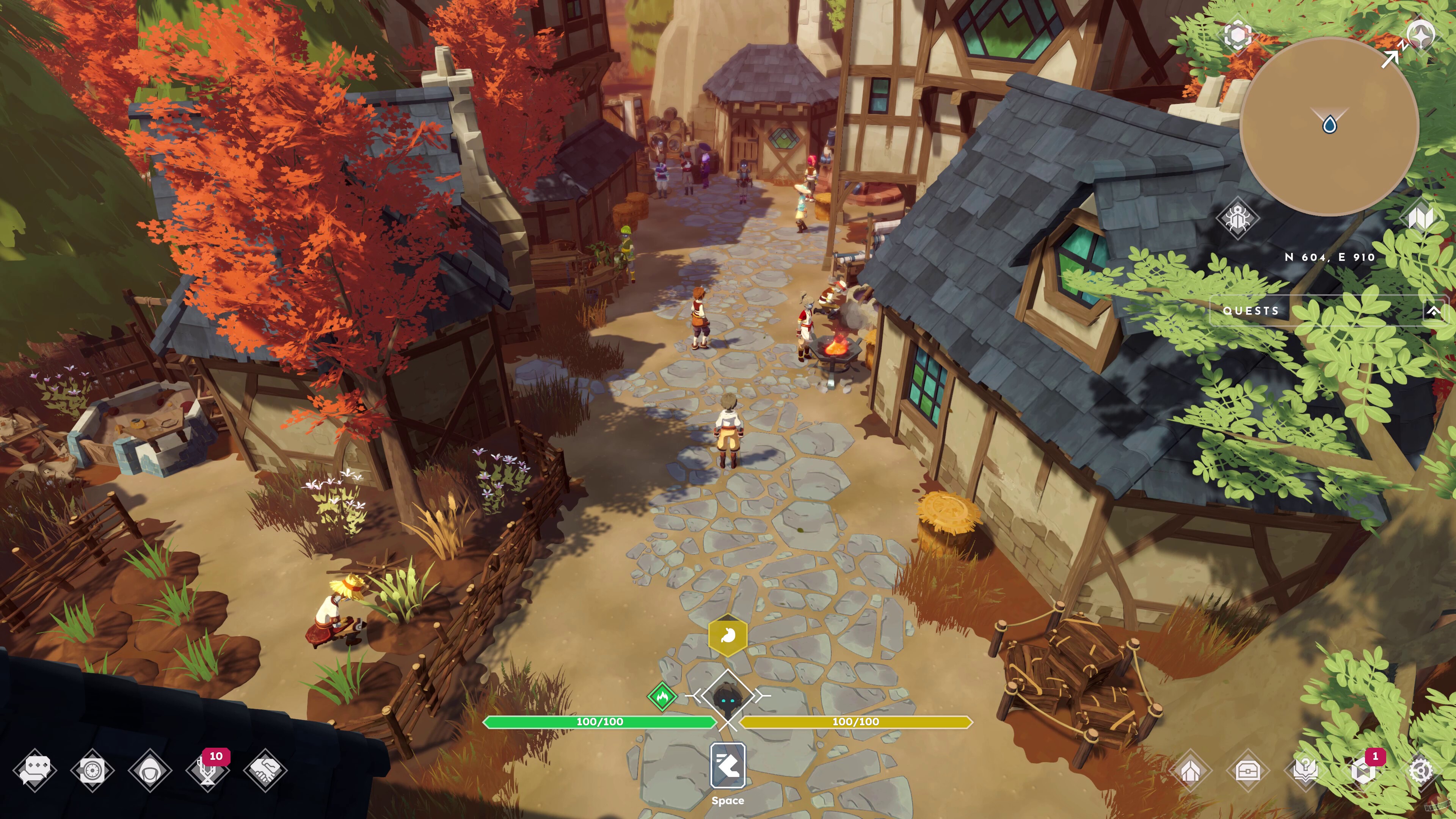Open the chat speech-bubble icon

pyautogui.click(x=35, y=770)
